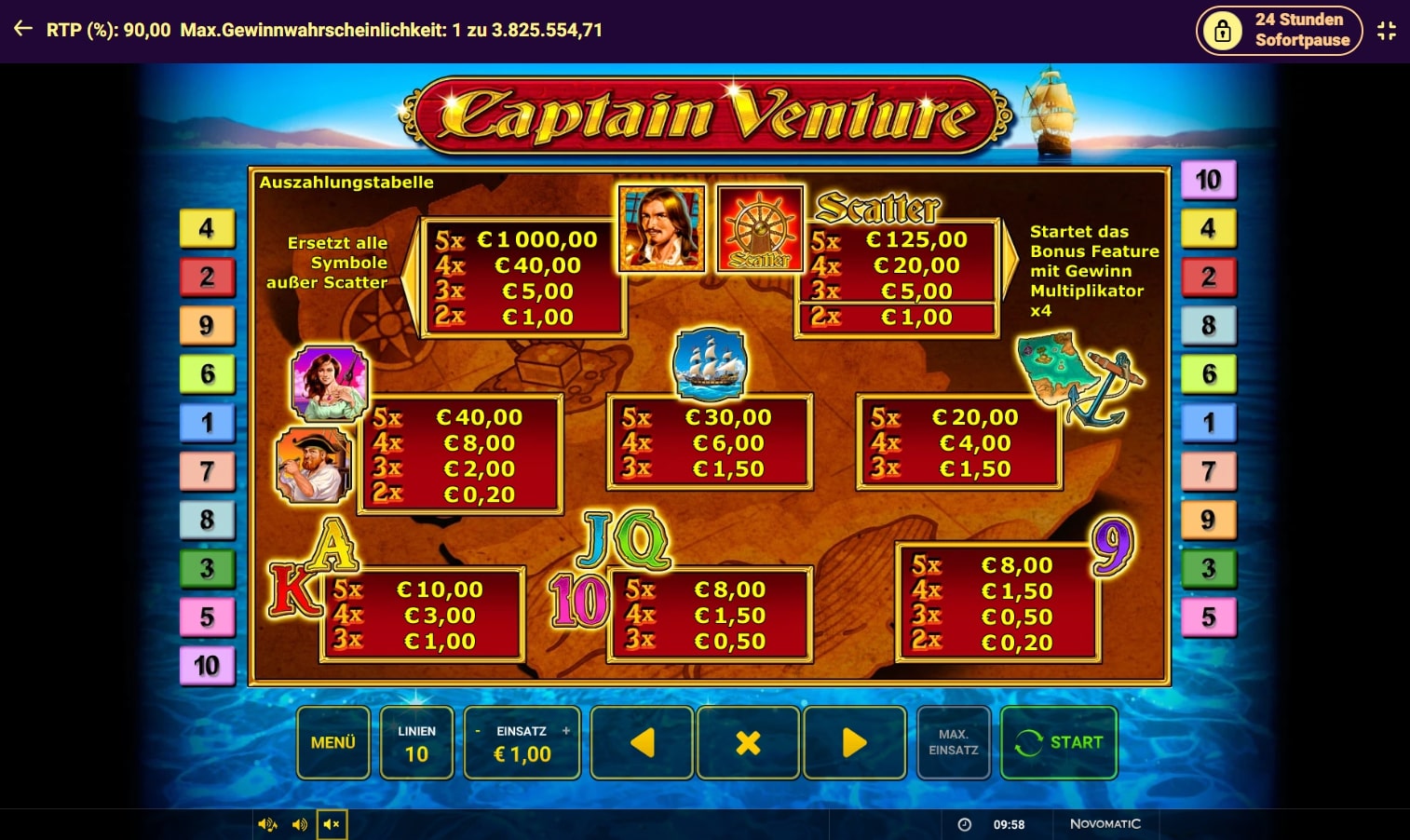Enable sound with music note icon
The image size is (1410, 840).
pos(267,824)
